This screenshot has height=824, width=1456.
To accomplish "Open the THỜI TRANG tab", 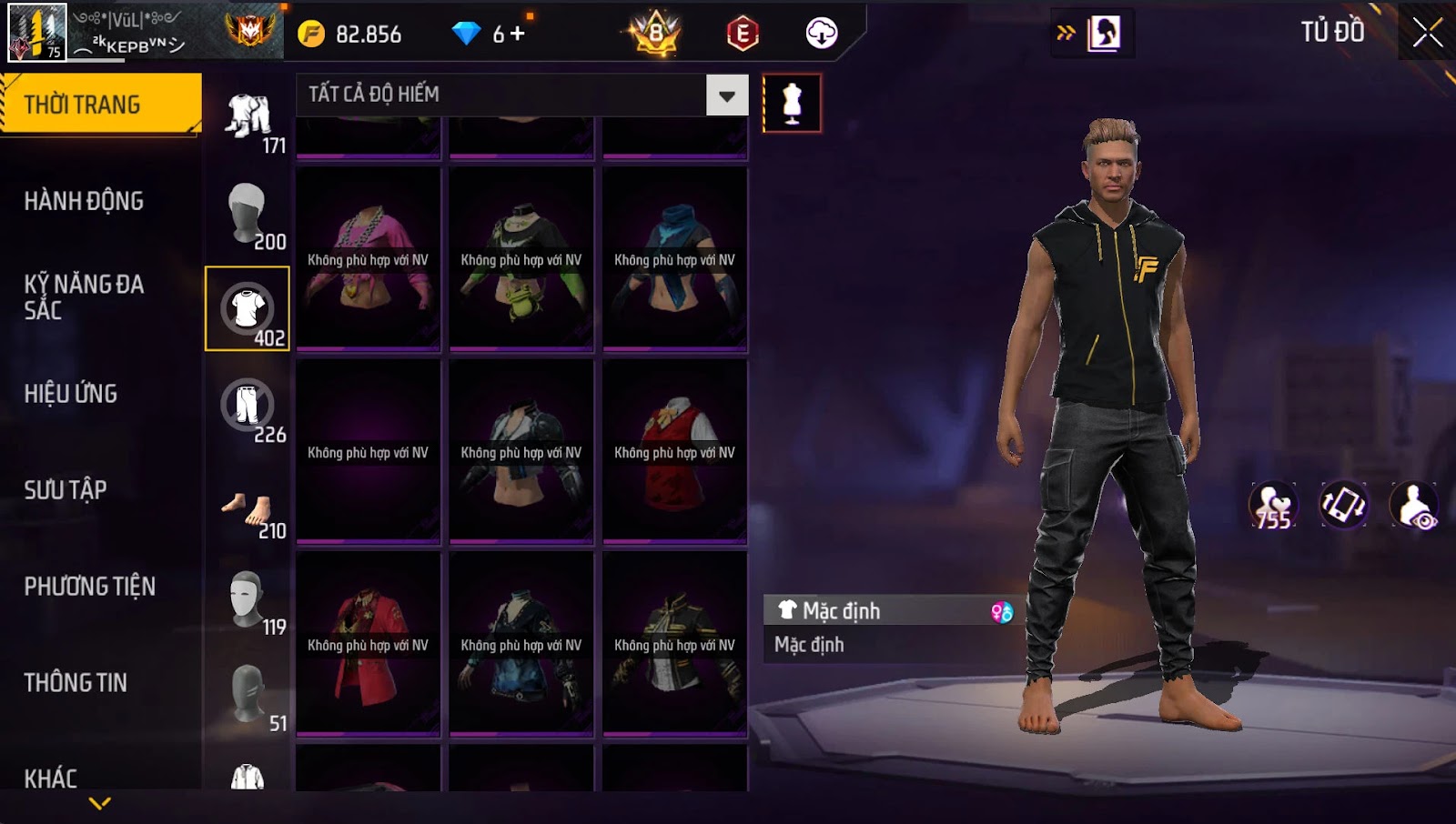I will click(x=100, y=105).
